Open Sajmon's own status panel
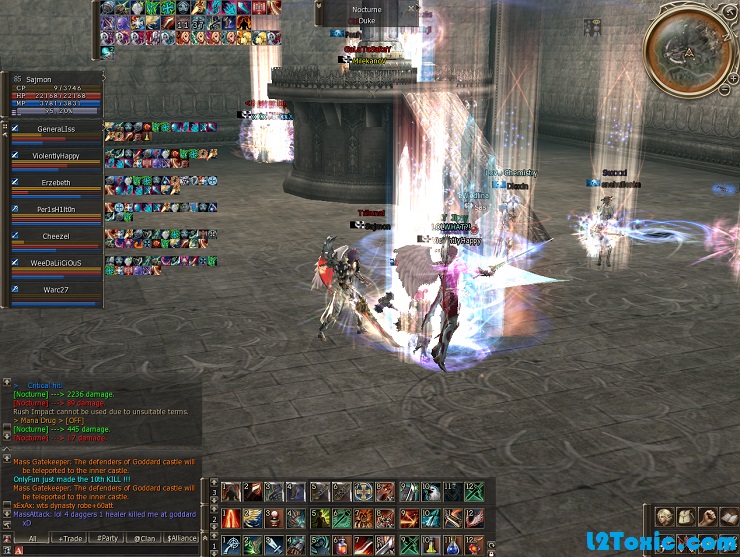 pyautogui.click(x=56, y=90)
